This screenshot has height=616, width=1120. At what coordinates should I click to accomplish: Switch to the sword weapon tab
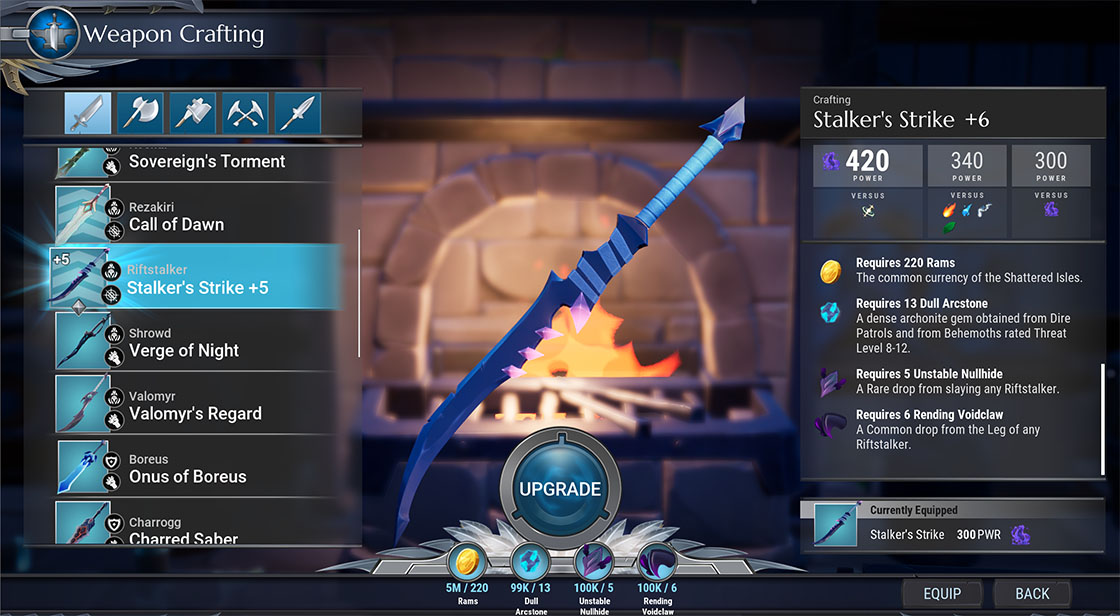pos(89,113)
